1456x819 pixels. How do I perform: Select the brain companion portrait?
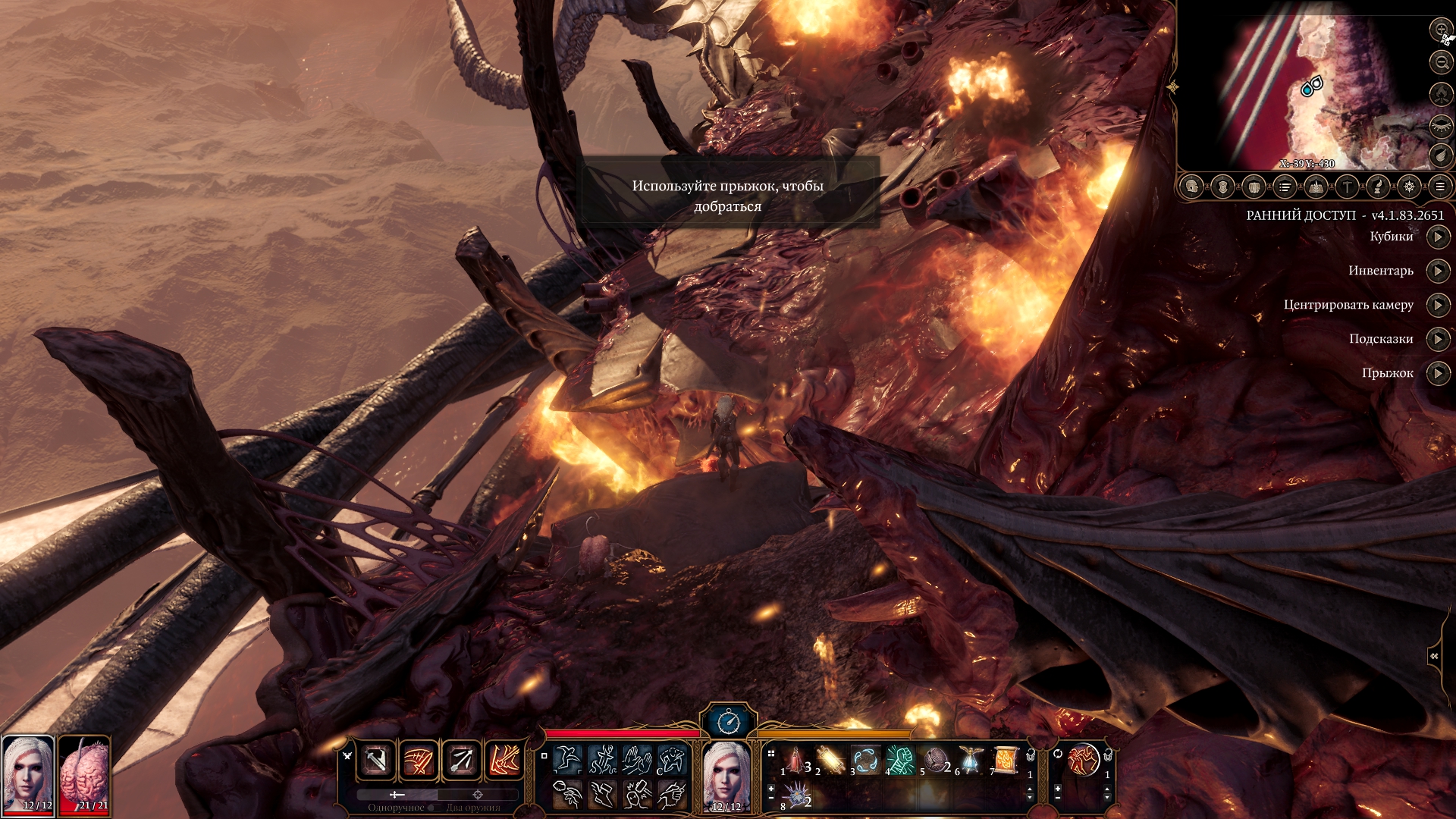[84, 774]
